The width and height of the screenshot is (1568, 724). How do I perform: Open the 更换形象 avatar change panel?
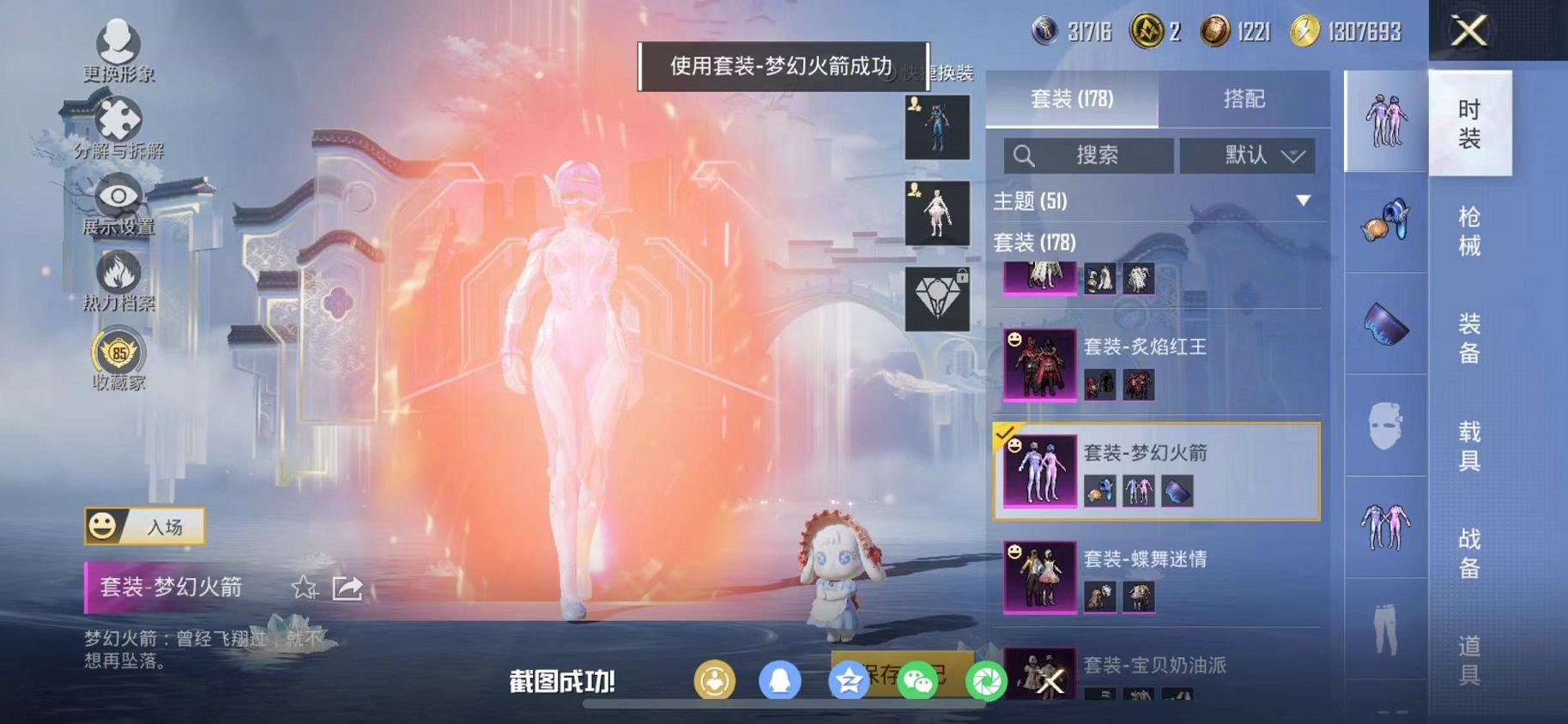[119, 39]
